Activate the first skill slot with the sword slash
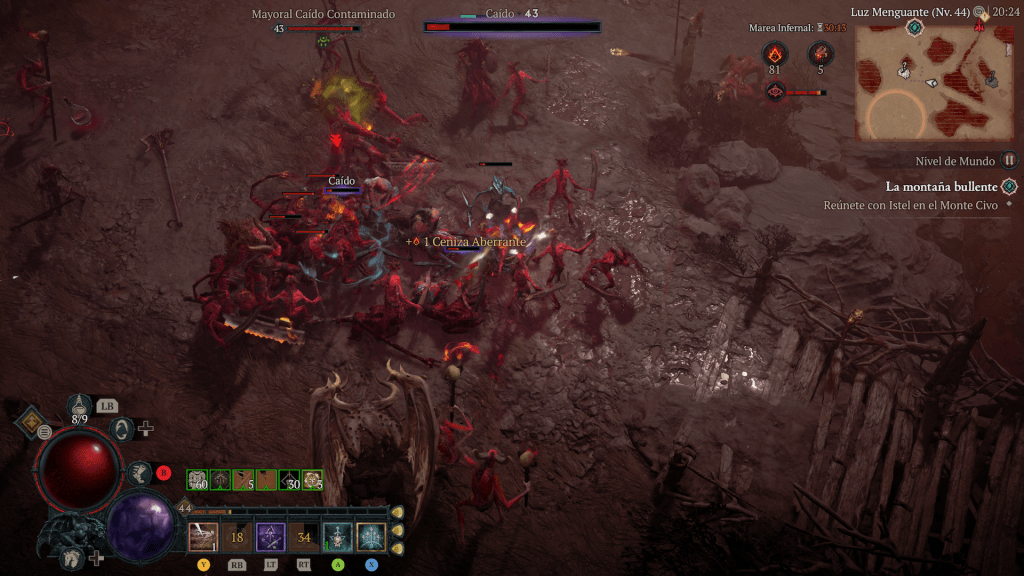The width and height of the screenshot is (1024, 576). coord(204,537)
